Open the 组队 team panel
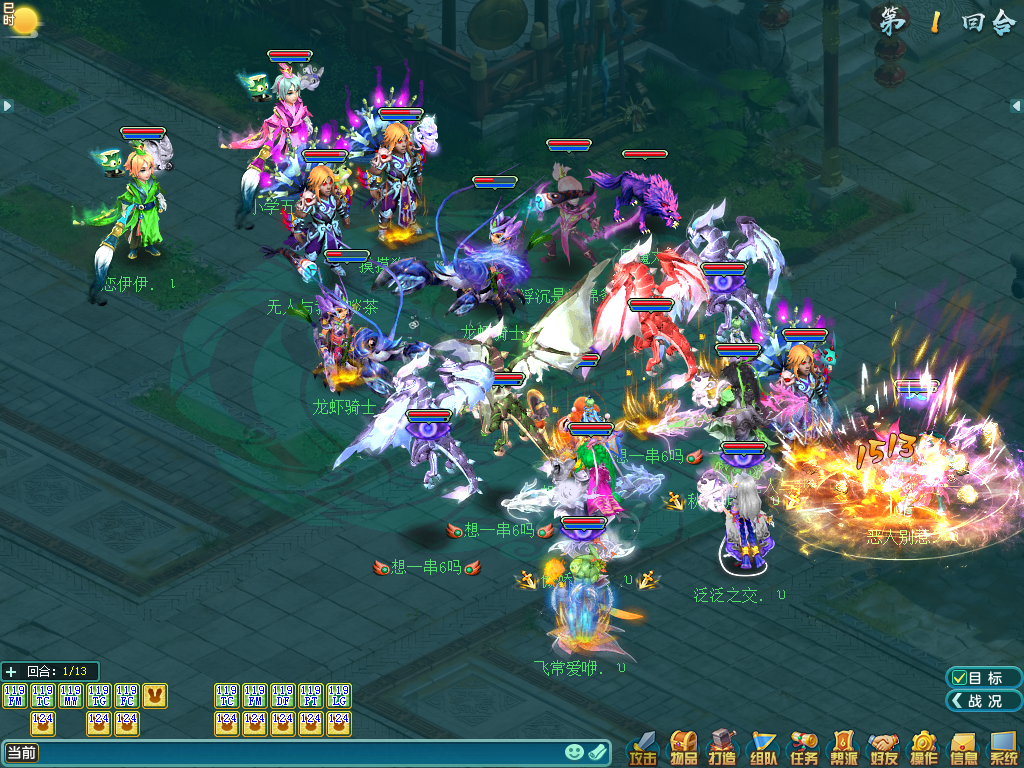The height and width of the screenshot is (768, 1024). 764,748
